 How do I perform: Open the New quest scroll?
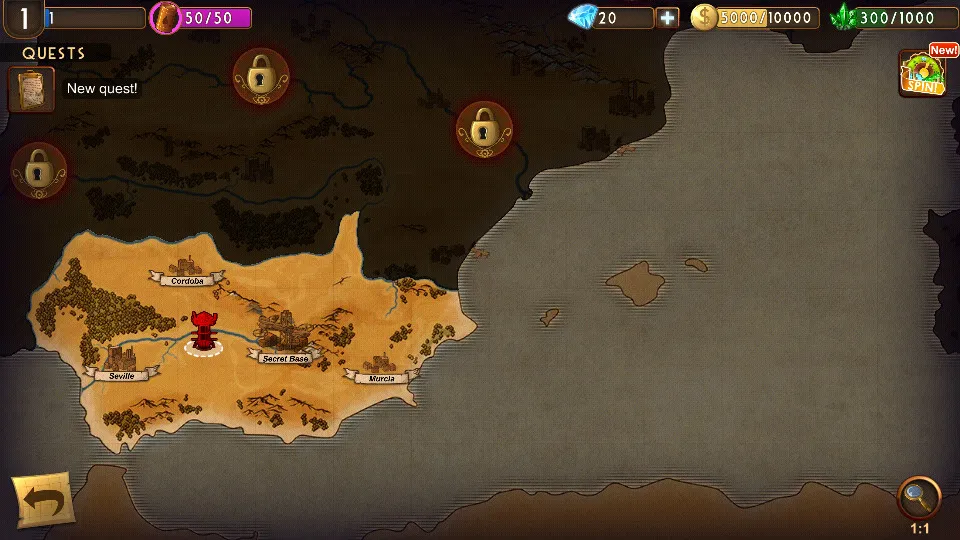point(31,89)
